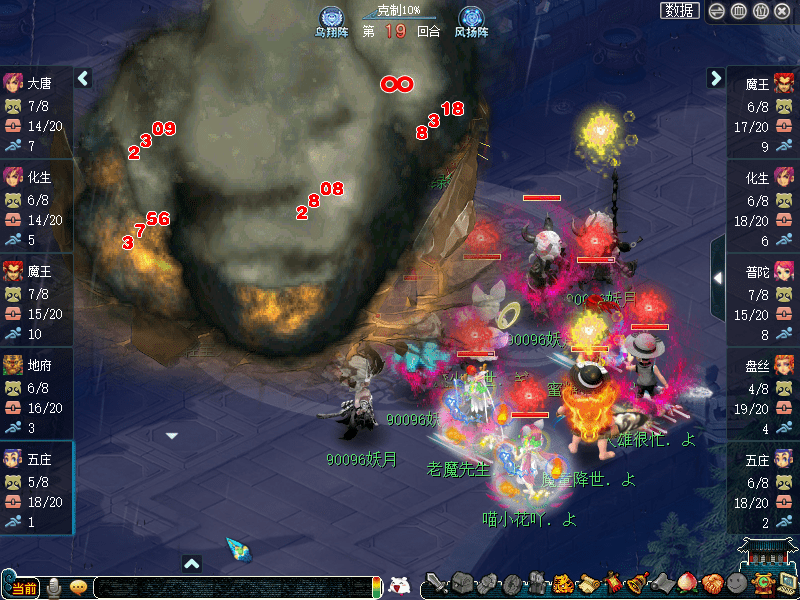This screenshot has height=600, width=800.
Task: Switch the 当前 chat channel
Action: (x=24, y=588)
